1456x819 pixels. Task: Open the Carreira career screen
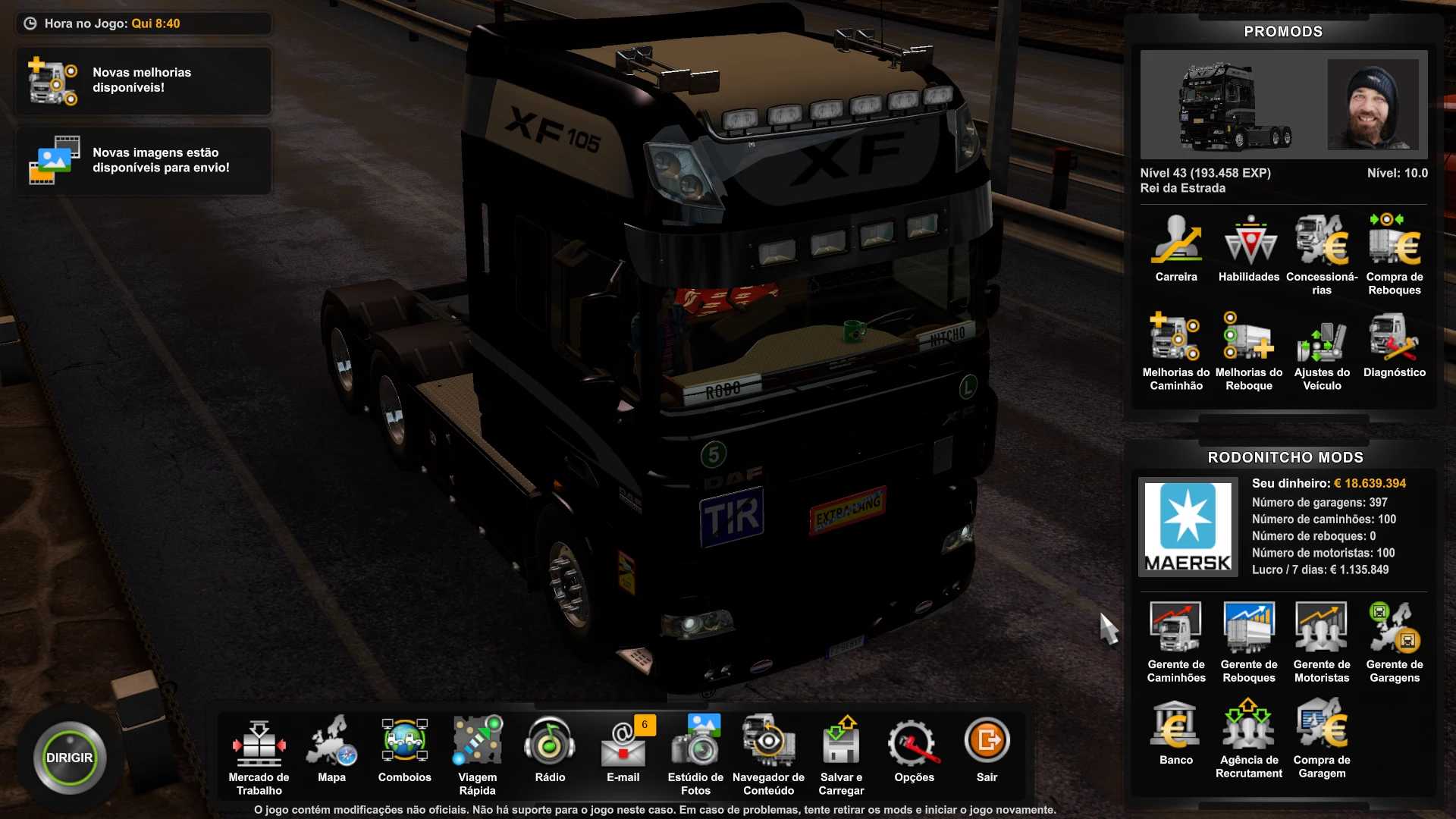click(1176, 249)
